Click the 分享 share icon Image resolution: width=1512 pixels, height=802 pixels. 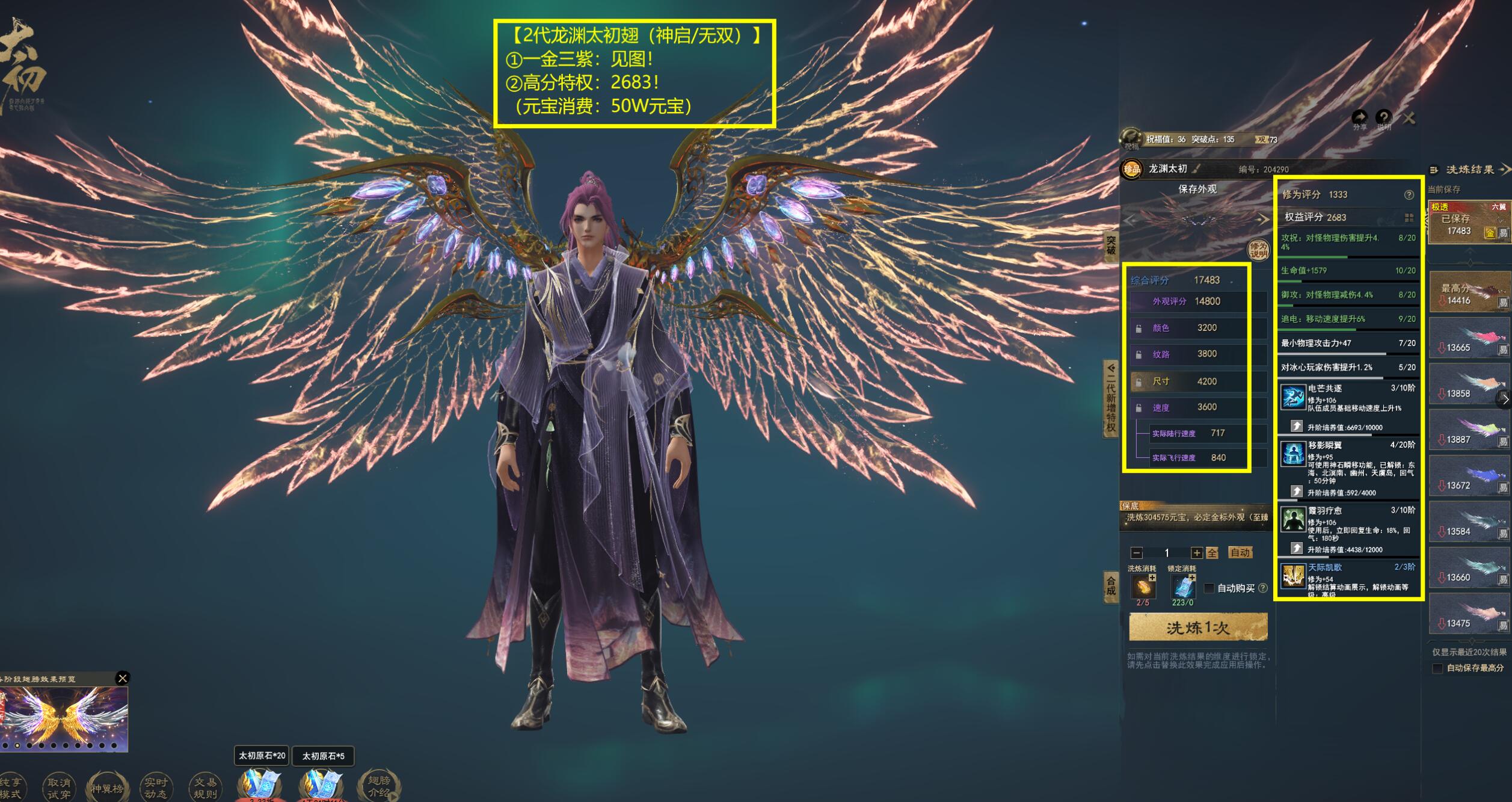(1359, 118)
